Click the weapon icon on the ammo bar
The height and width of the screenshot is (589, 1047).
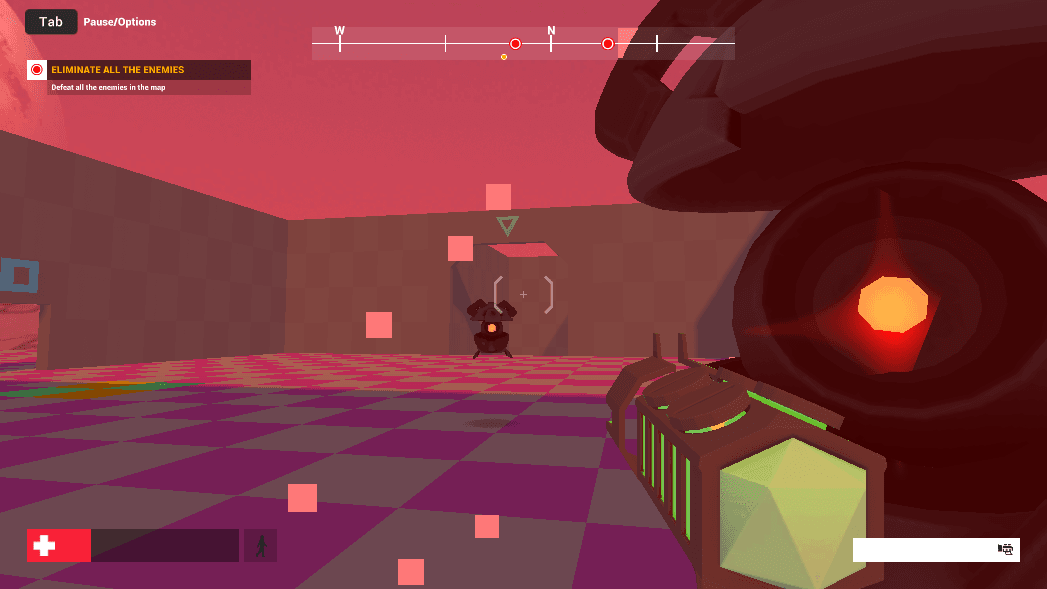(1006, 549)
